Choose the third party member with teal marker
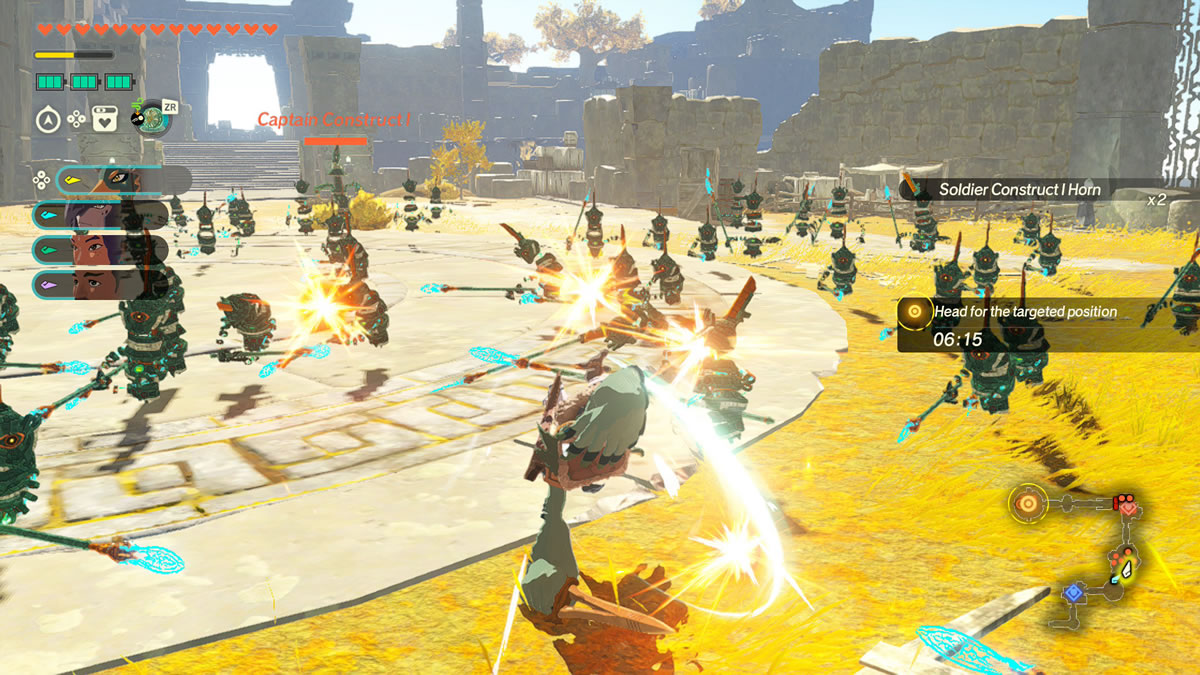1200x675 pixels. pyautogui.click(x=100, y=250)
